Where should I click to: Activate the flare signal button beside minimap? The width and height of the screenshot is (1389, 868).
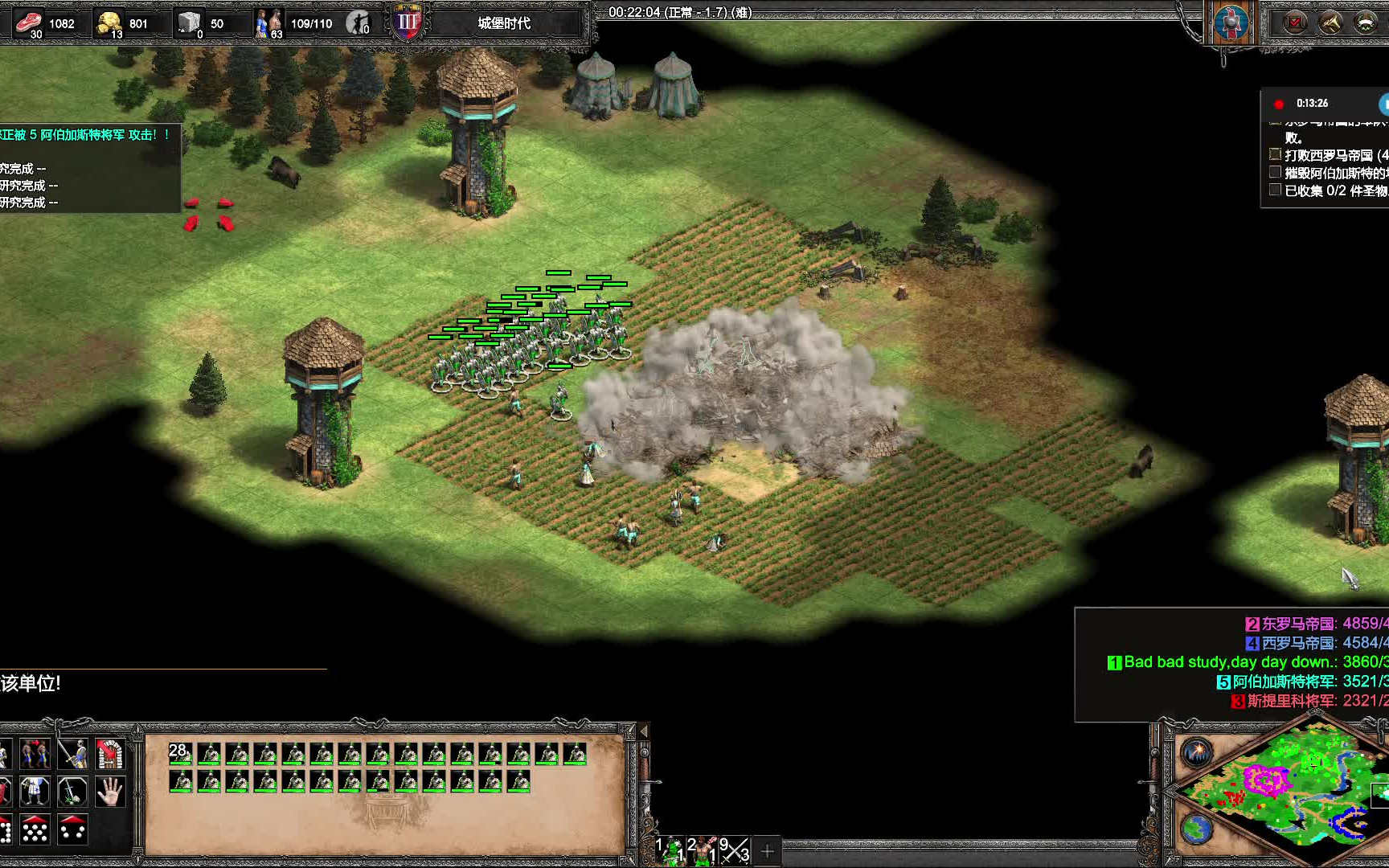1197,752
